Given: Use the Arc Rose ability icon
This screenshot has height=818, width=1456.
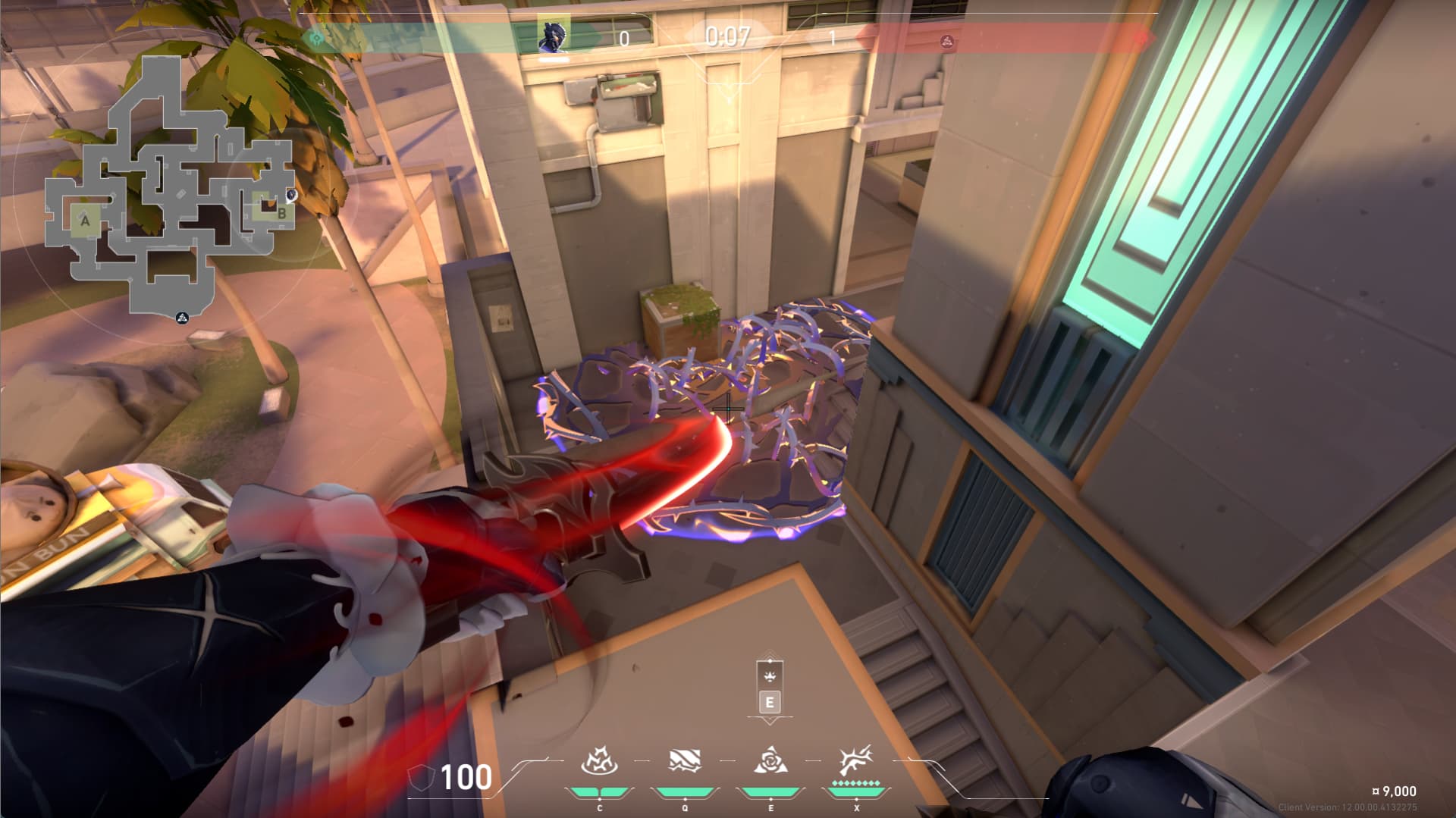Looking at the screenshot, I should point(770,760).
